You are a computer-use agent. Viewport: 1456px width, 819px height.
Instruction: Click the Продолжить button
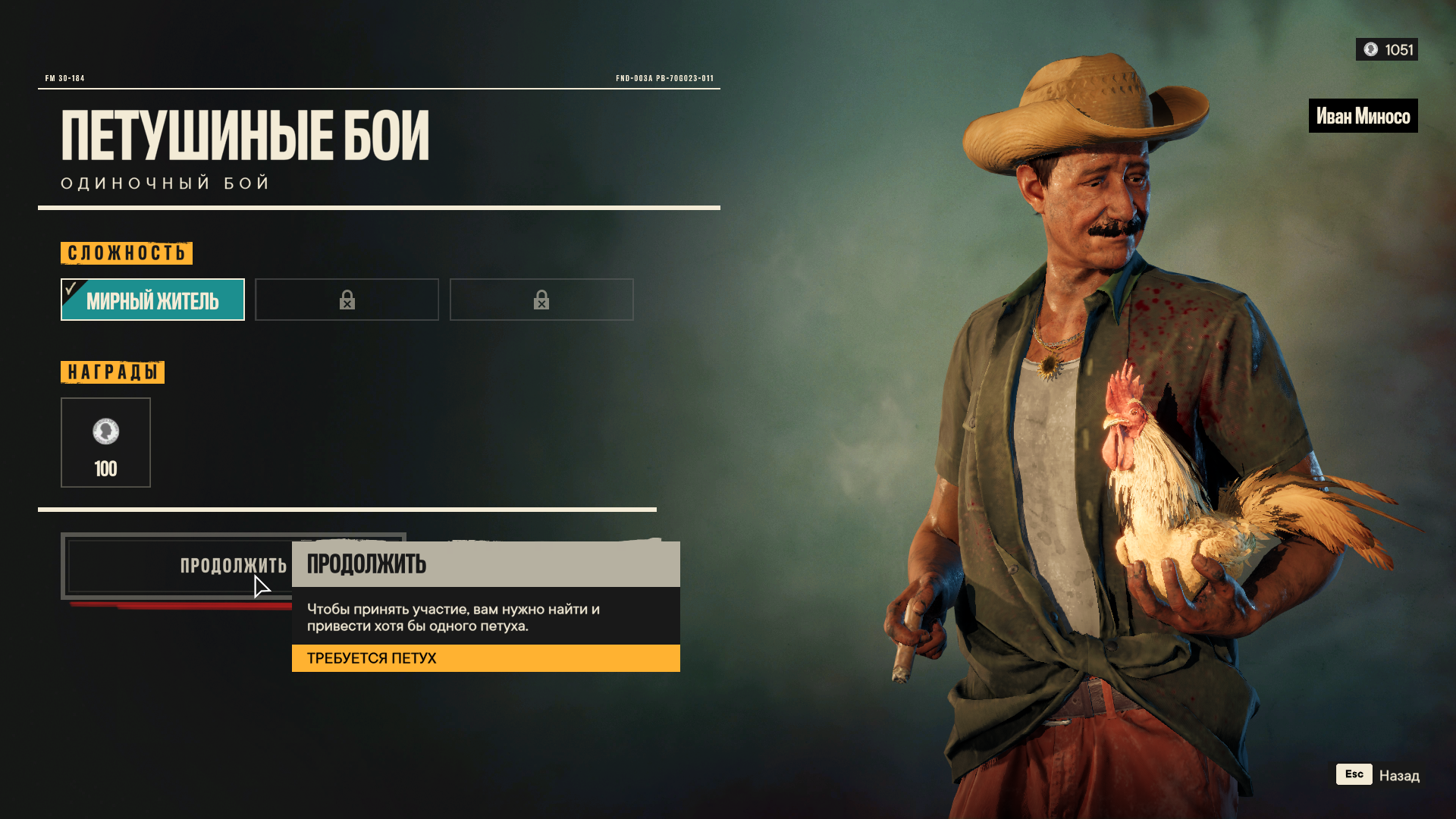click(179, 566)
